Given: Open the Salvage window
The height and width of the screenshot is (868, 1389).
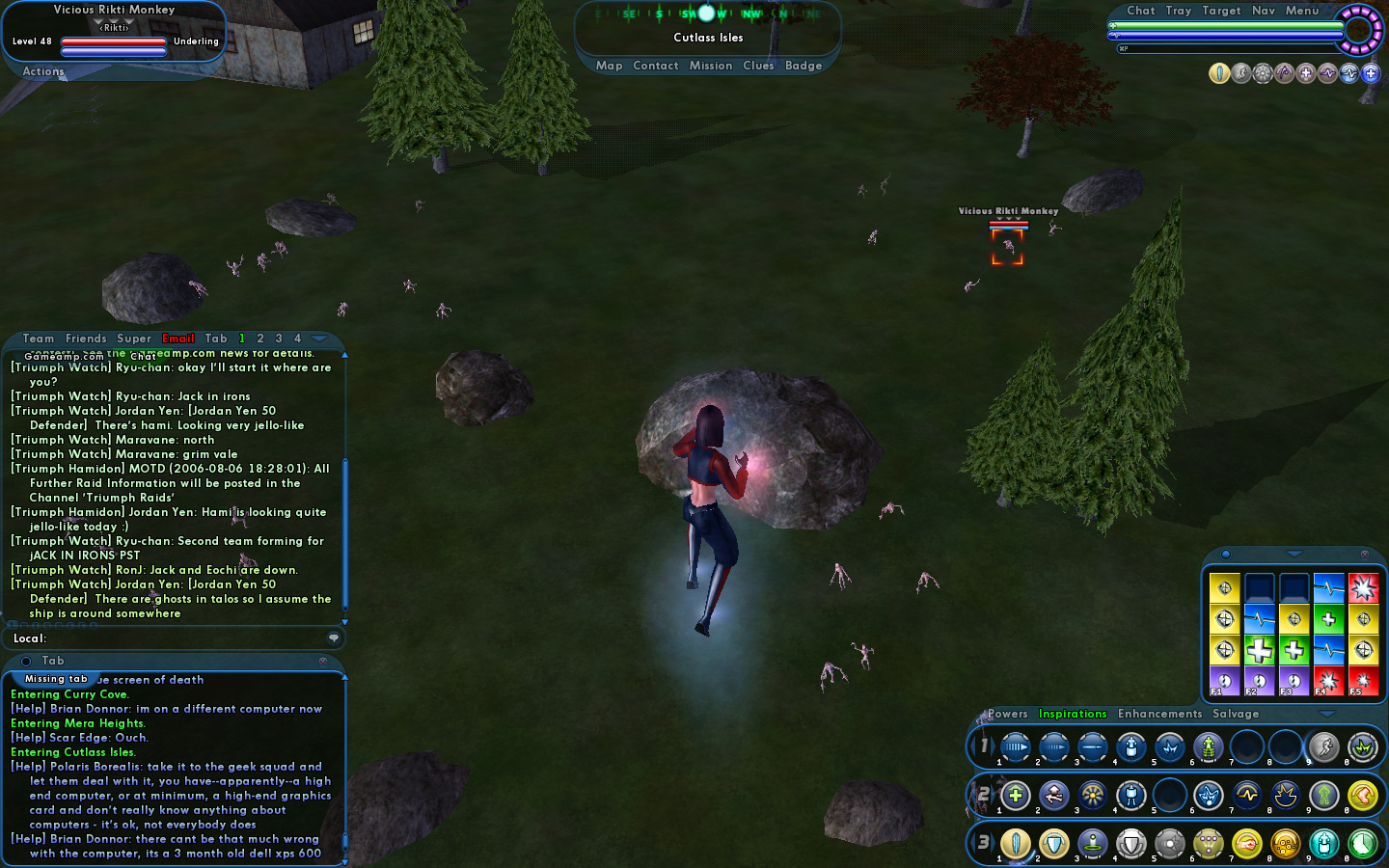Looking at the screenshot, I should click(1236, 714).
